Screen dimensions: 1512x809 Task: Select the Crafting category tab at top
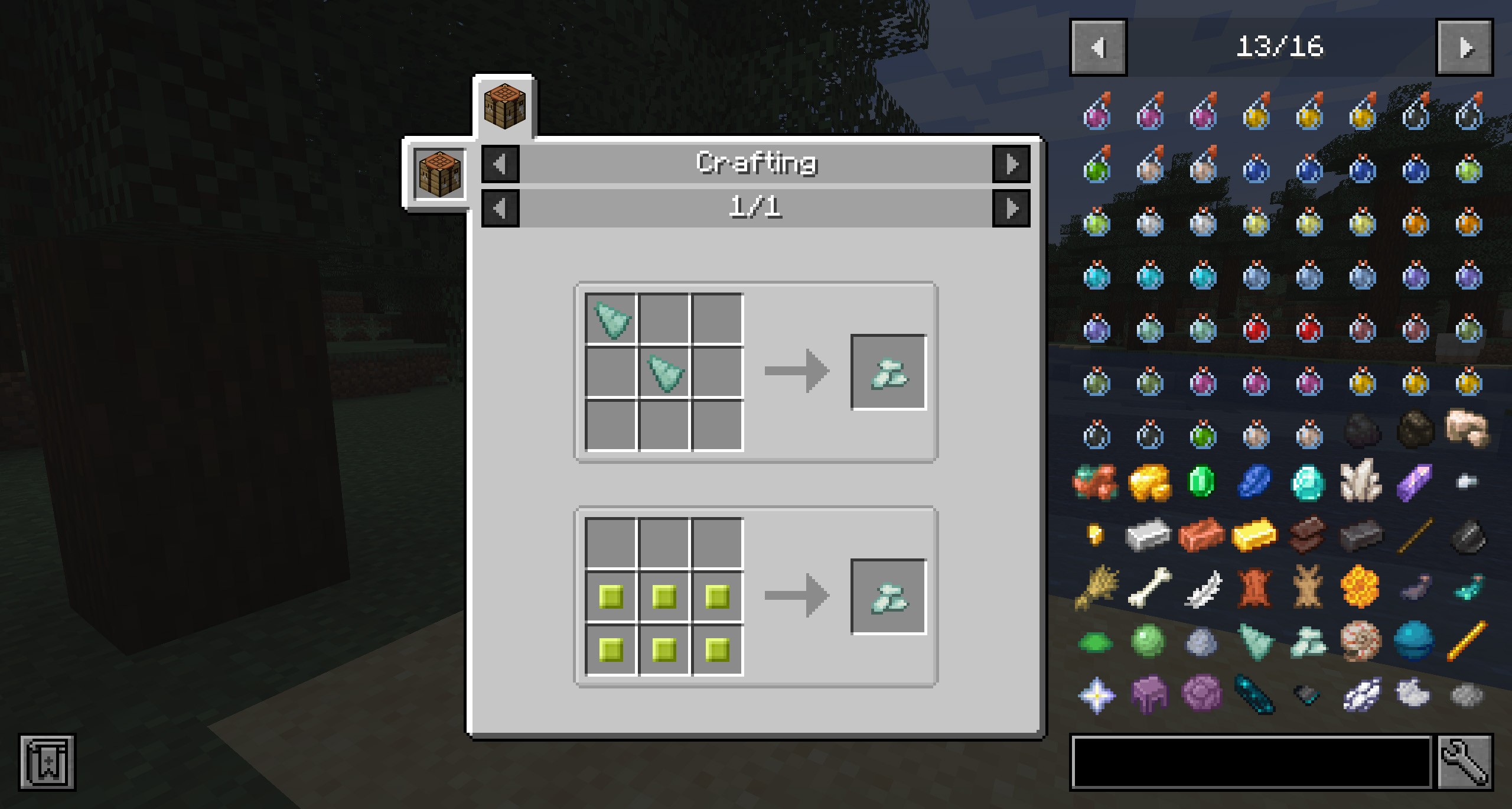pos(504,107)
